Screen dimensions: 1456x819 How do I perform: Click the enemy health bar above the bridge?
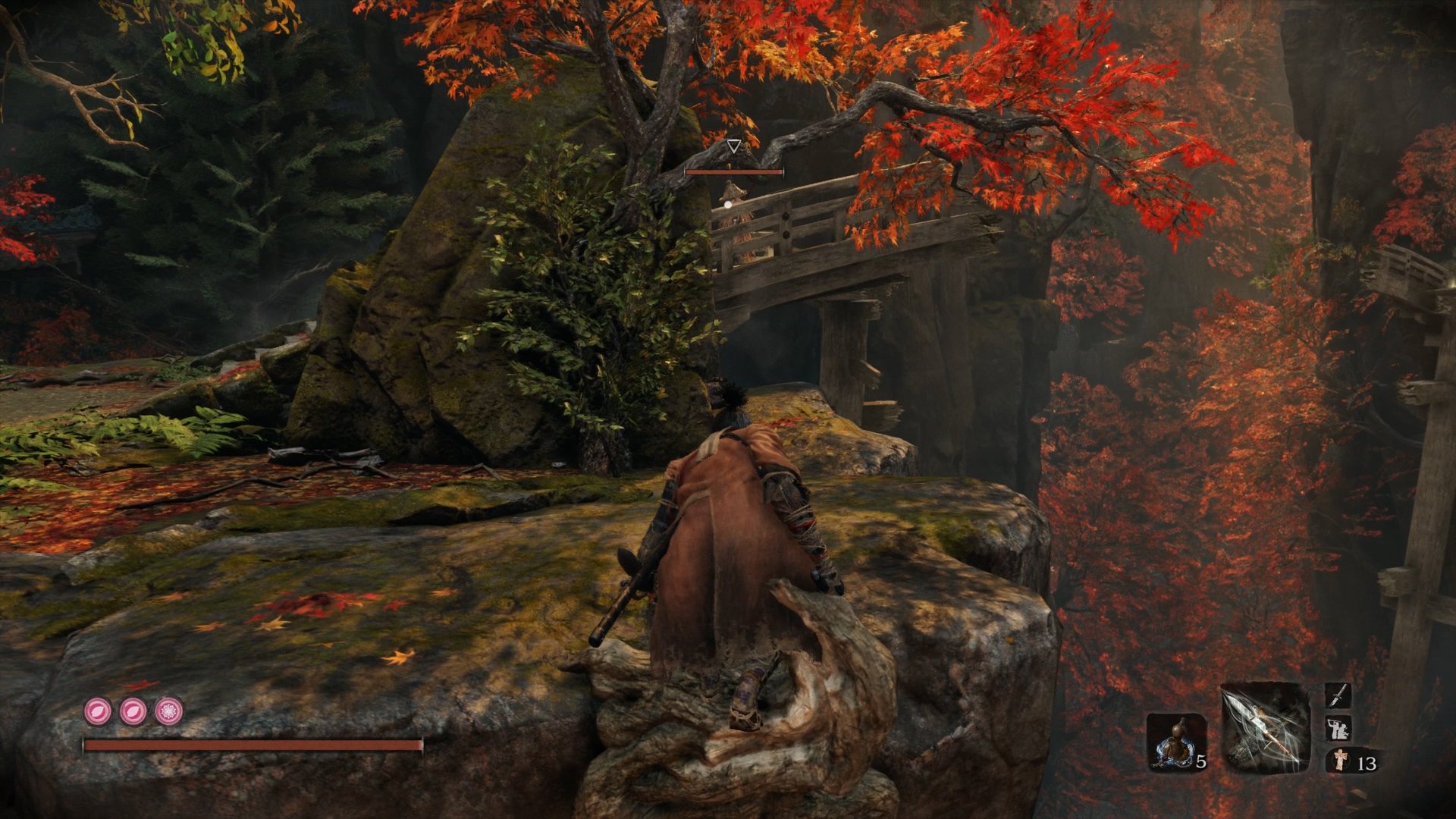[733, 171]
